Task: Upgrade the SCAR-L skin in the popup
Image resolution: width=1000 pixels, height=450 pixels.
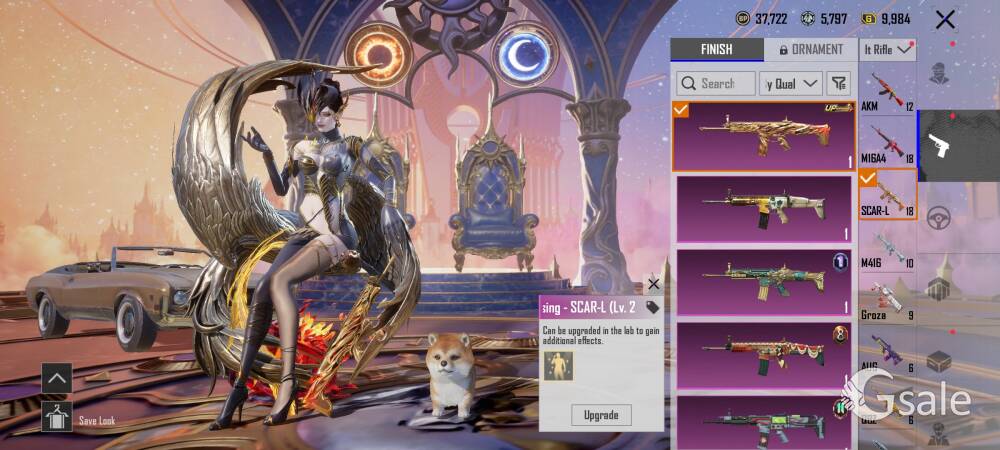Action: point(601,414)
